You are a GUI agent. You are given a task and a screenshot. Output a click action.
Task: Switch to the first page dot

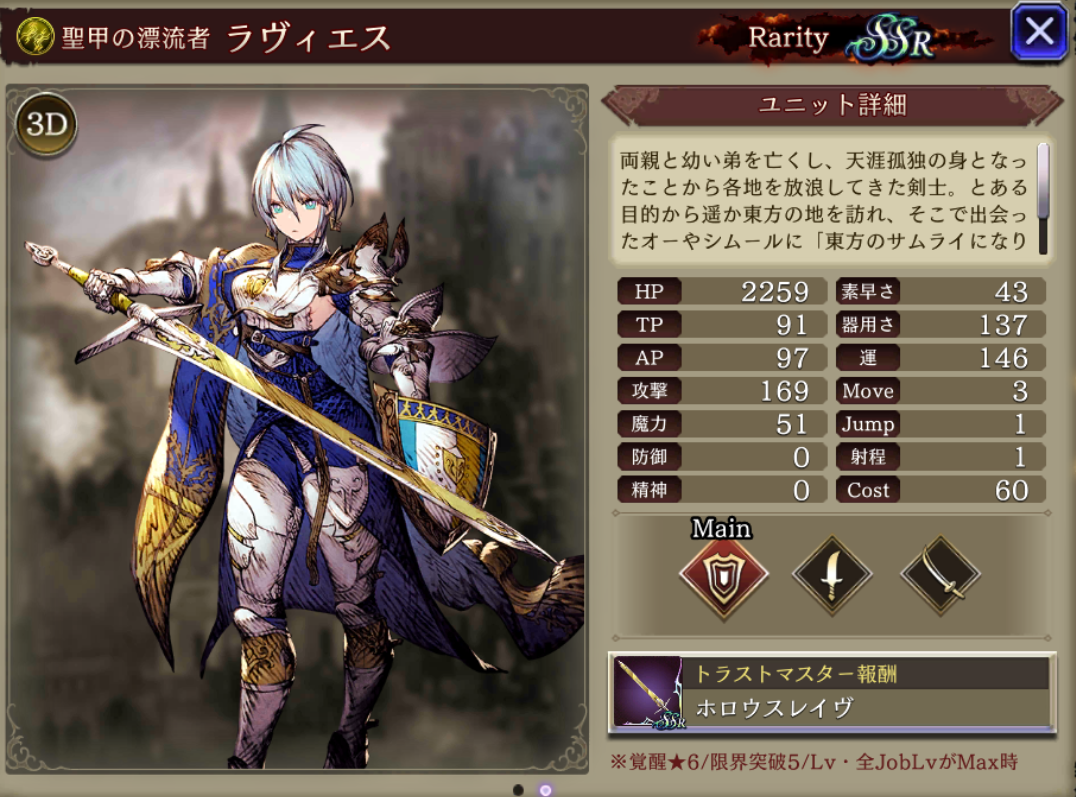coord(518,789)
